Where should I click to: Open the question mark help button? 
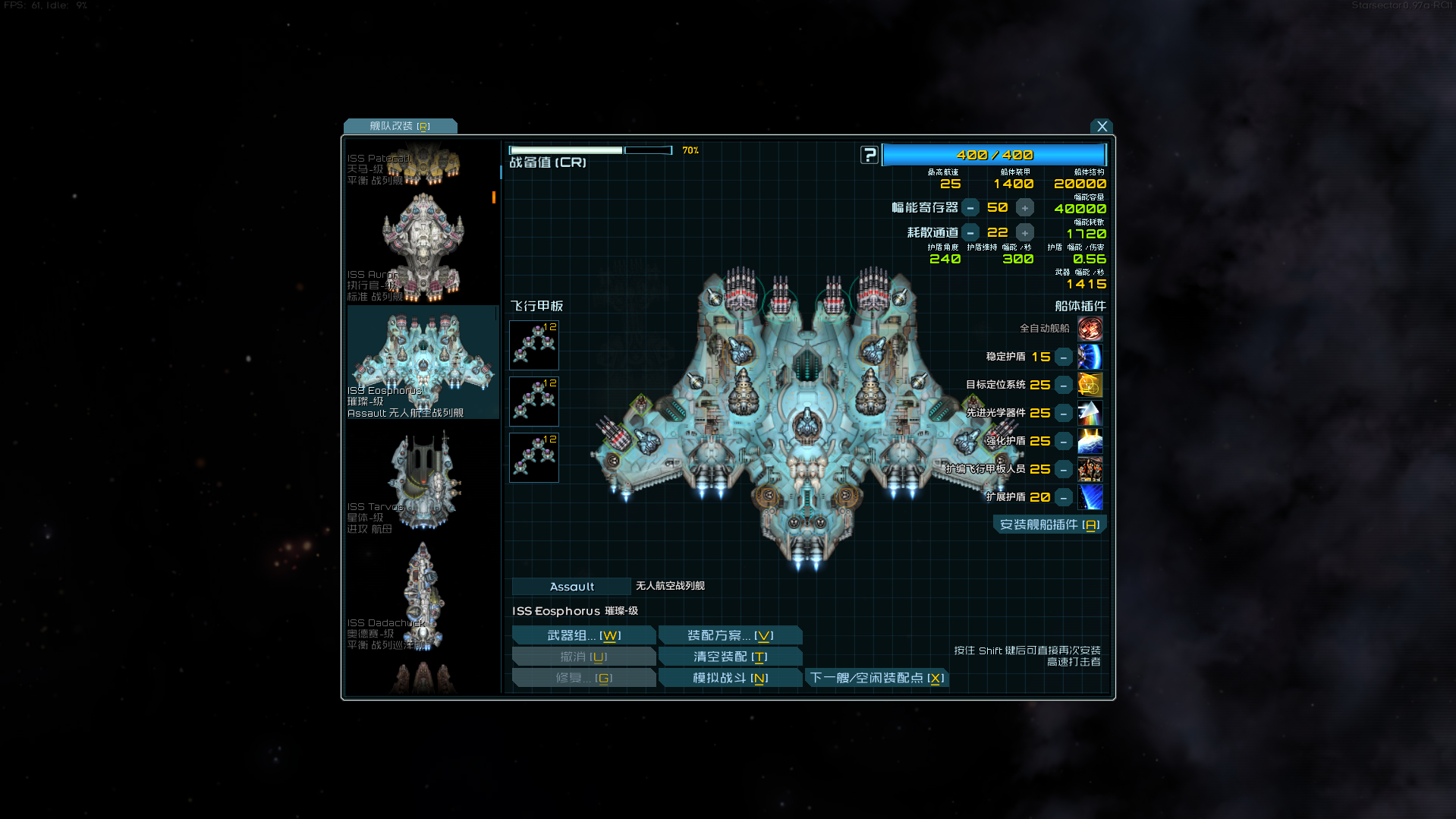click(869, 155)
